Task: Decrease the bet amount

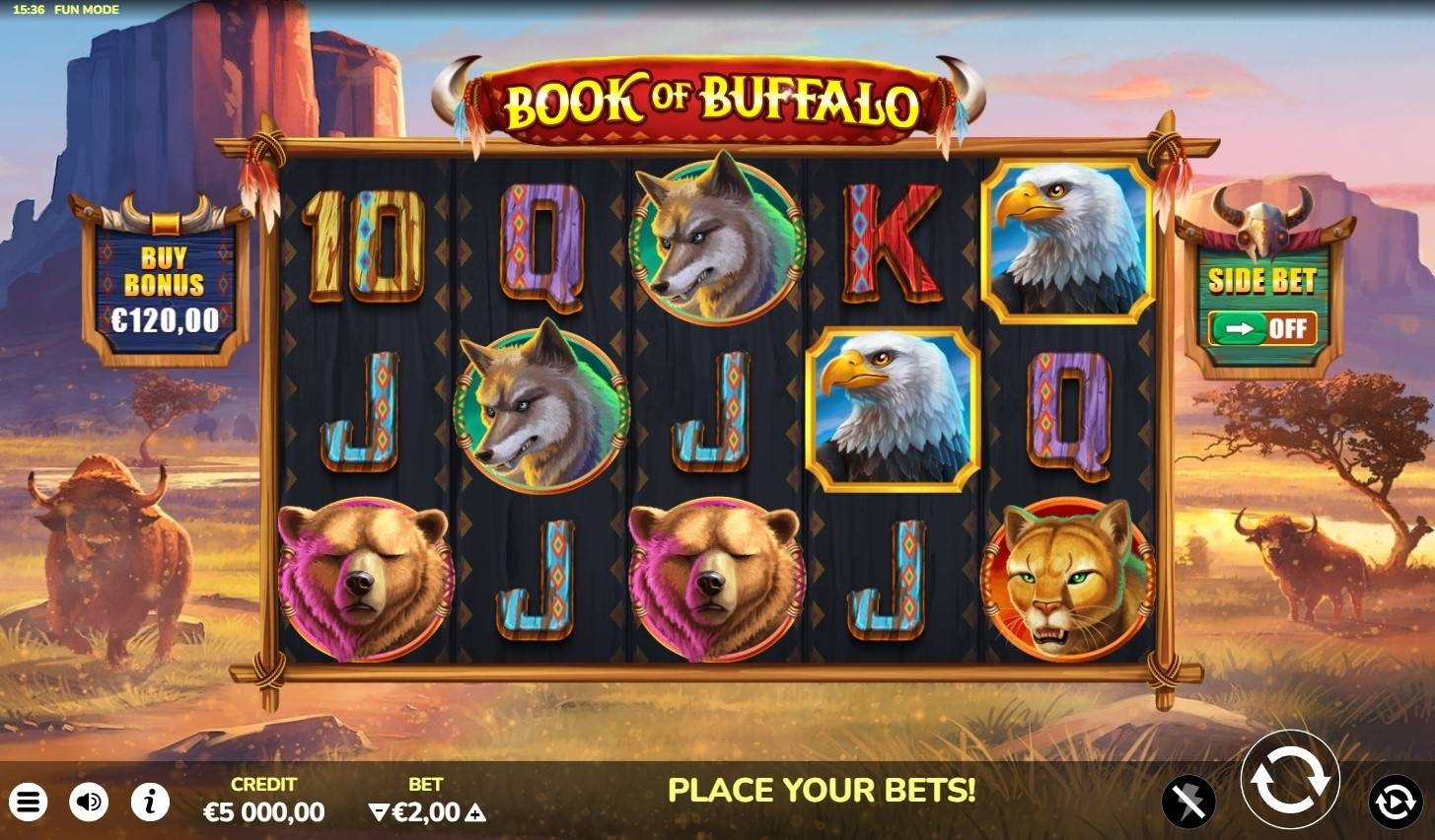Action: click(380, 813)
